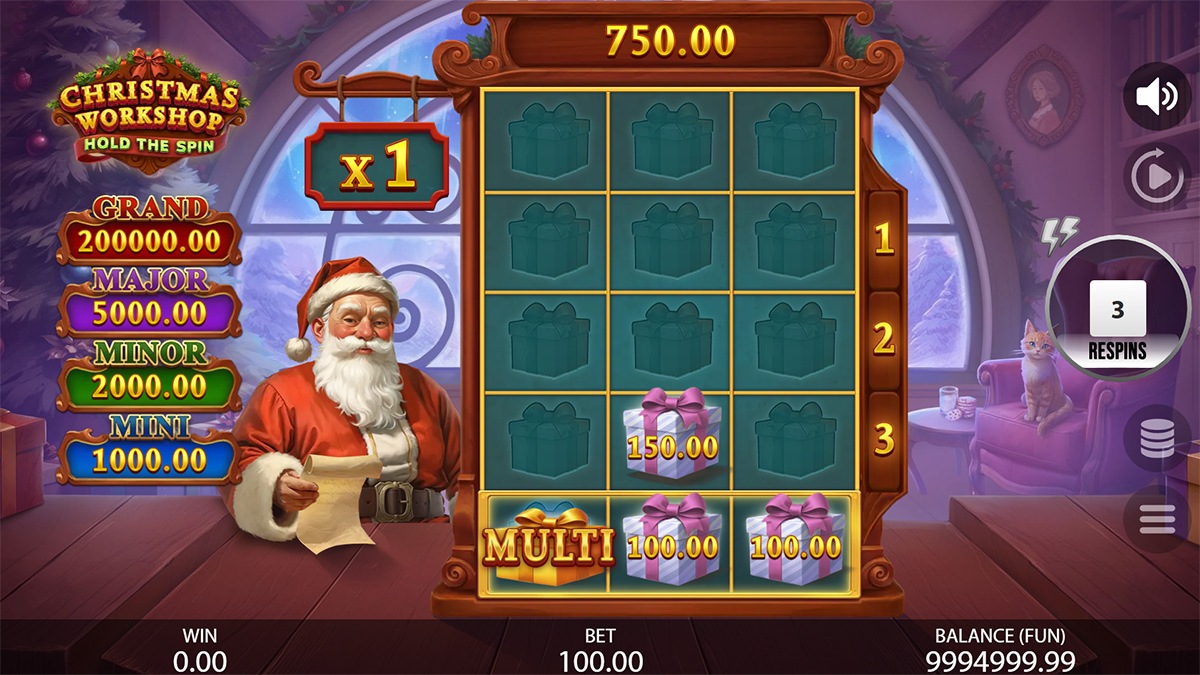Click the Respins spin button
The width and height of the screenshot is (1200, 675).
coord(1117,308)
